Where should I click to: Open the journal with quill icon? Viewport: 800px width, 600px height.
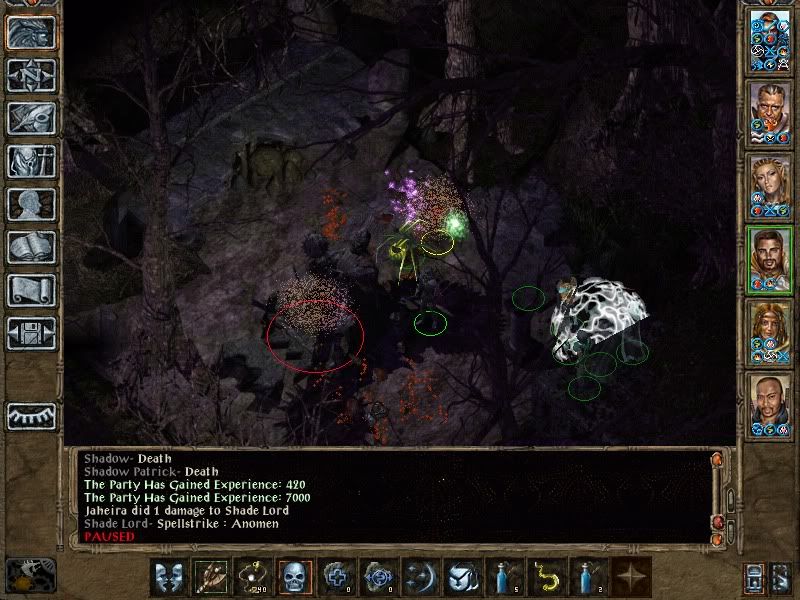click(30, 118)
